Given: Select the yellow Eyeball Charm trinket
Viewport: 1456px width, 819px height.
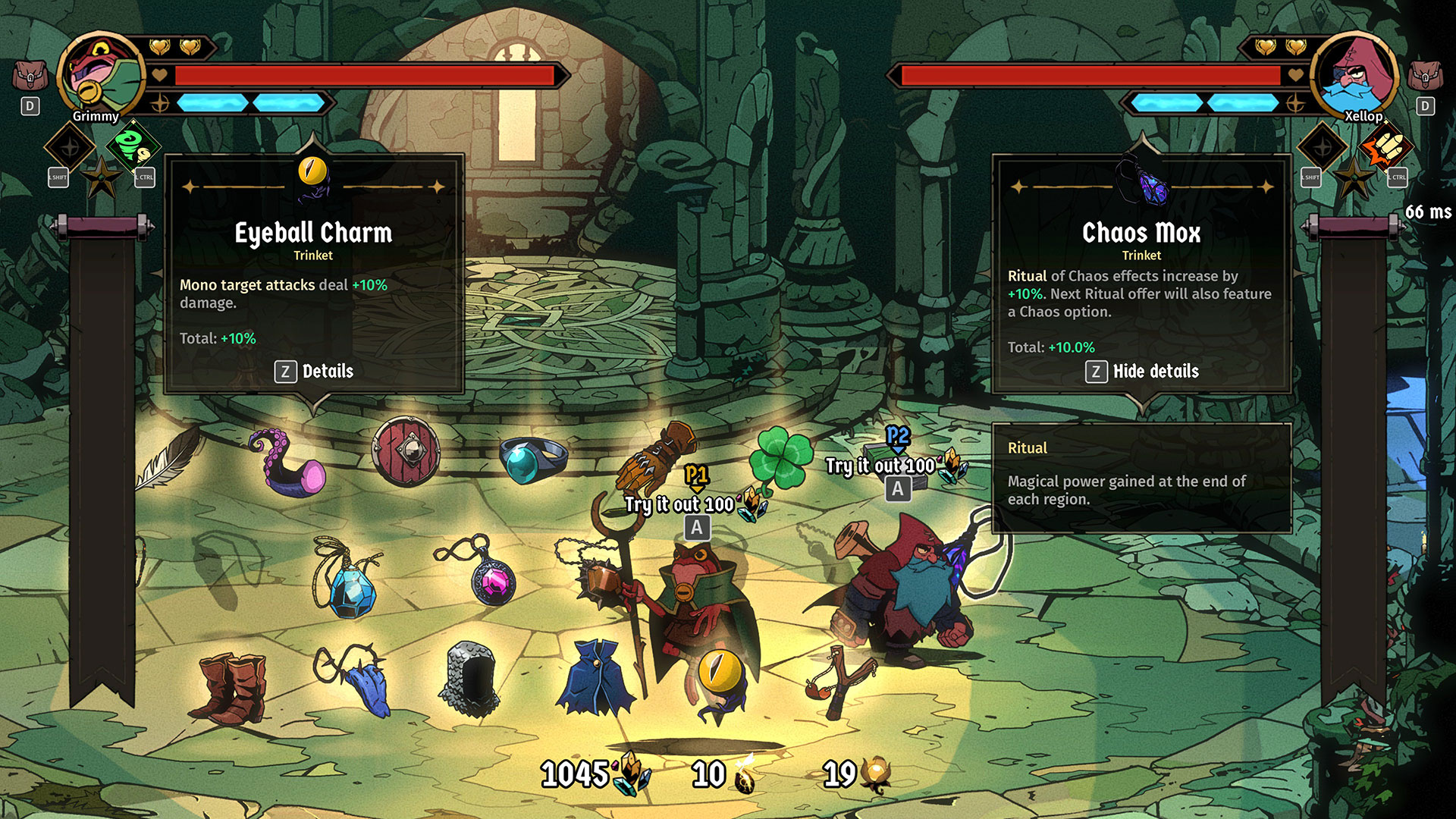Looking at the screenshot, I should pyautogui.click(x=719, y=675).
